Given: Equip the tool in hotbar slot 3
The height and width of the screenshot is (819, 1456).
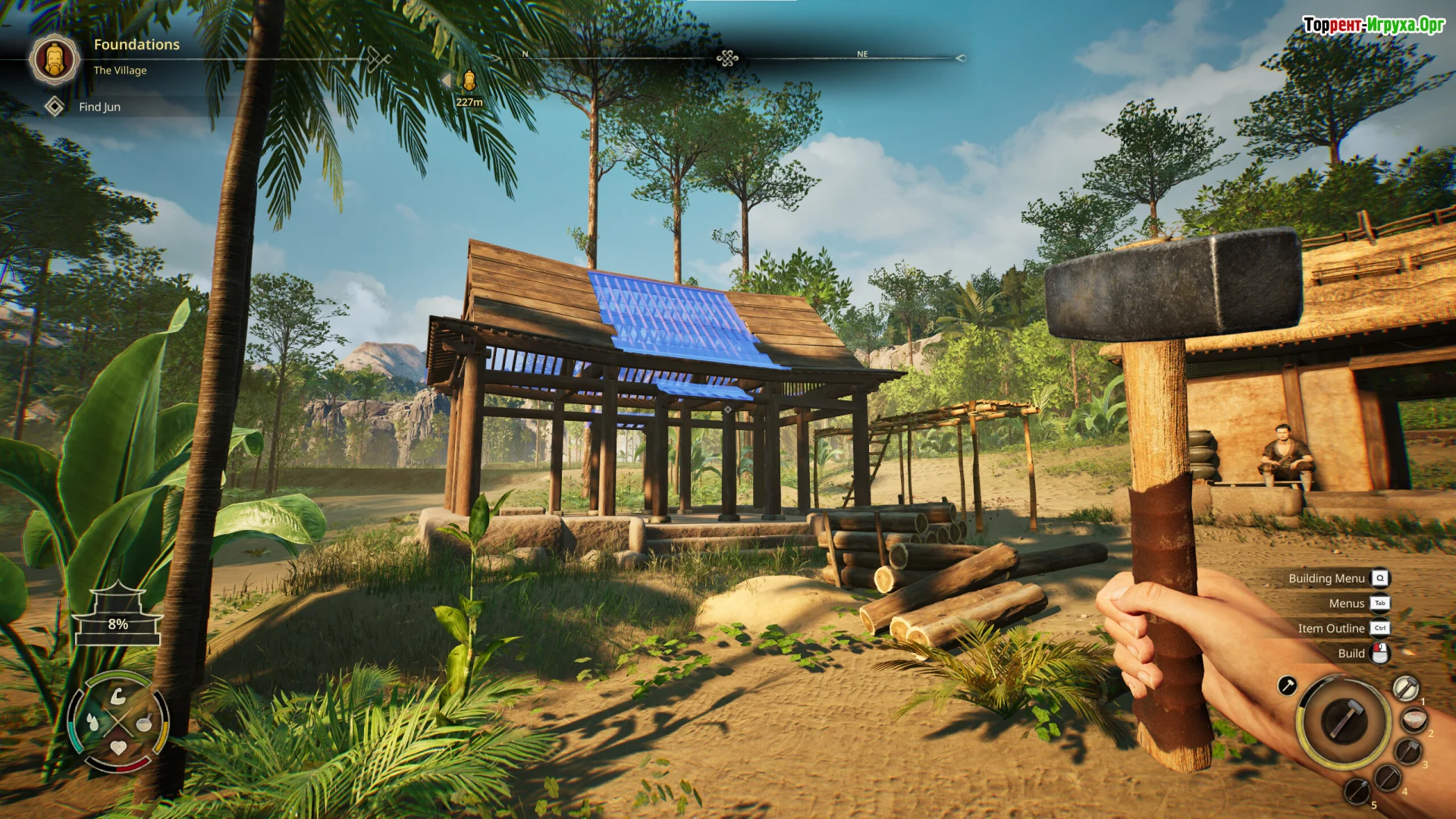Looking at the screenshot, I should [x=1408, y=752].
